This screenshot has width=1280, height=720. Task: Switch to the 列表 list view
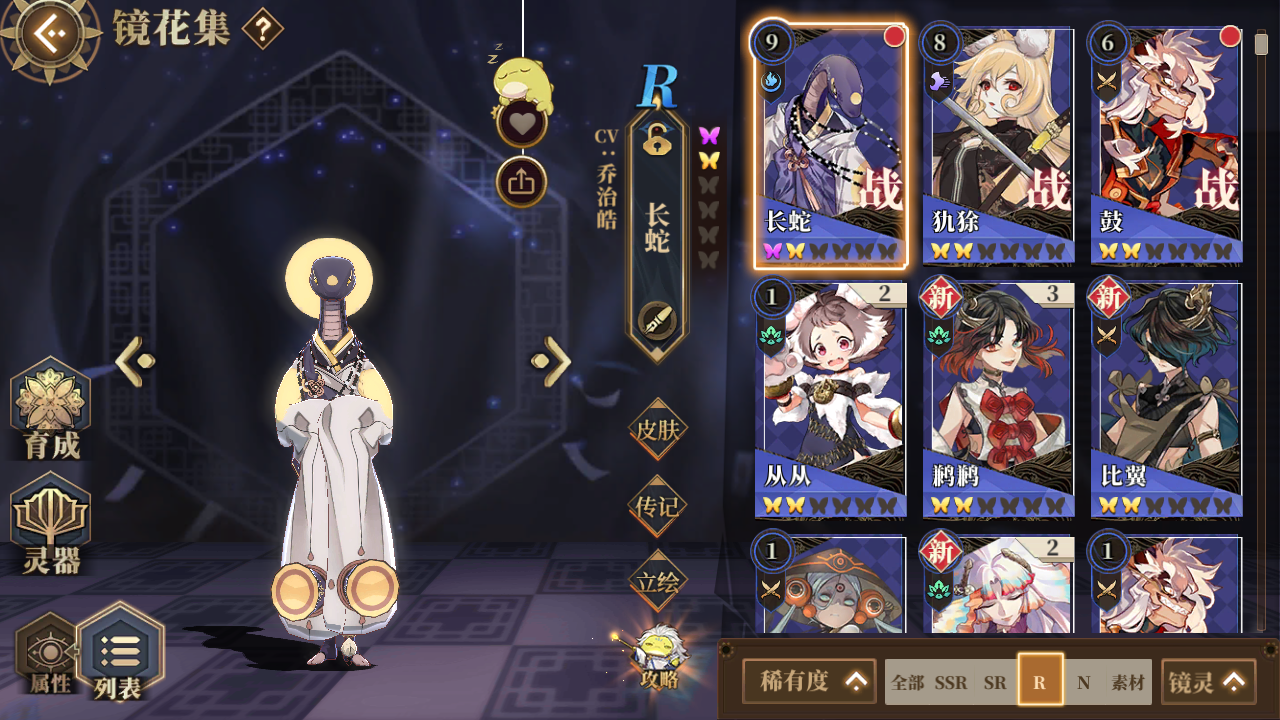point(120,653)
